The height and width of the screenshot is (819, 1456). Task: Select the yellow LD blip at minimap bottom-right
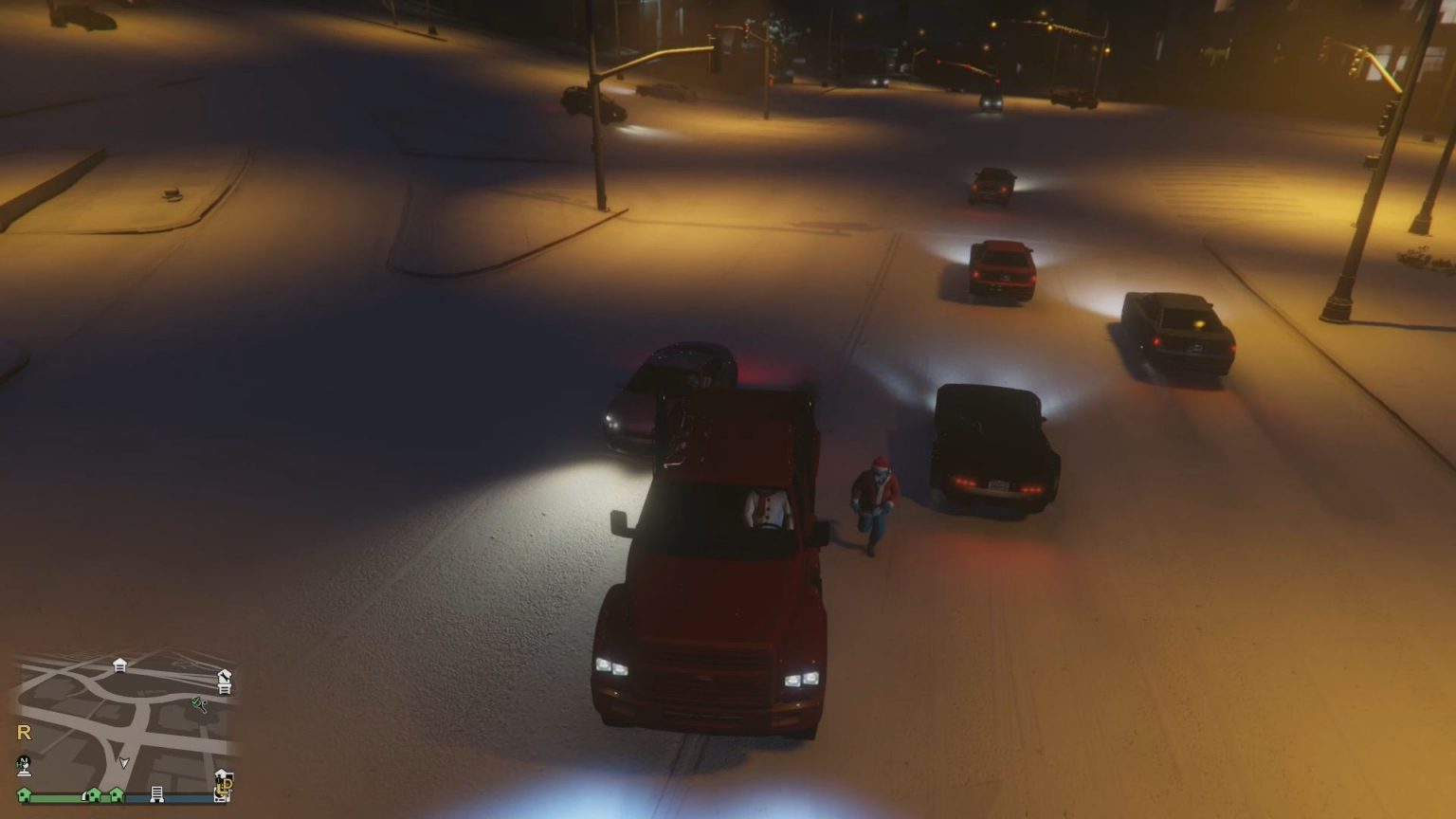click(226, 784)
